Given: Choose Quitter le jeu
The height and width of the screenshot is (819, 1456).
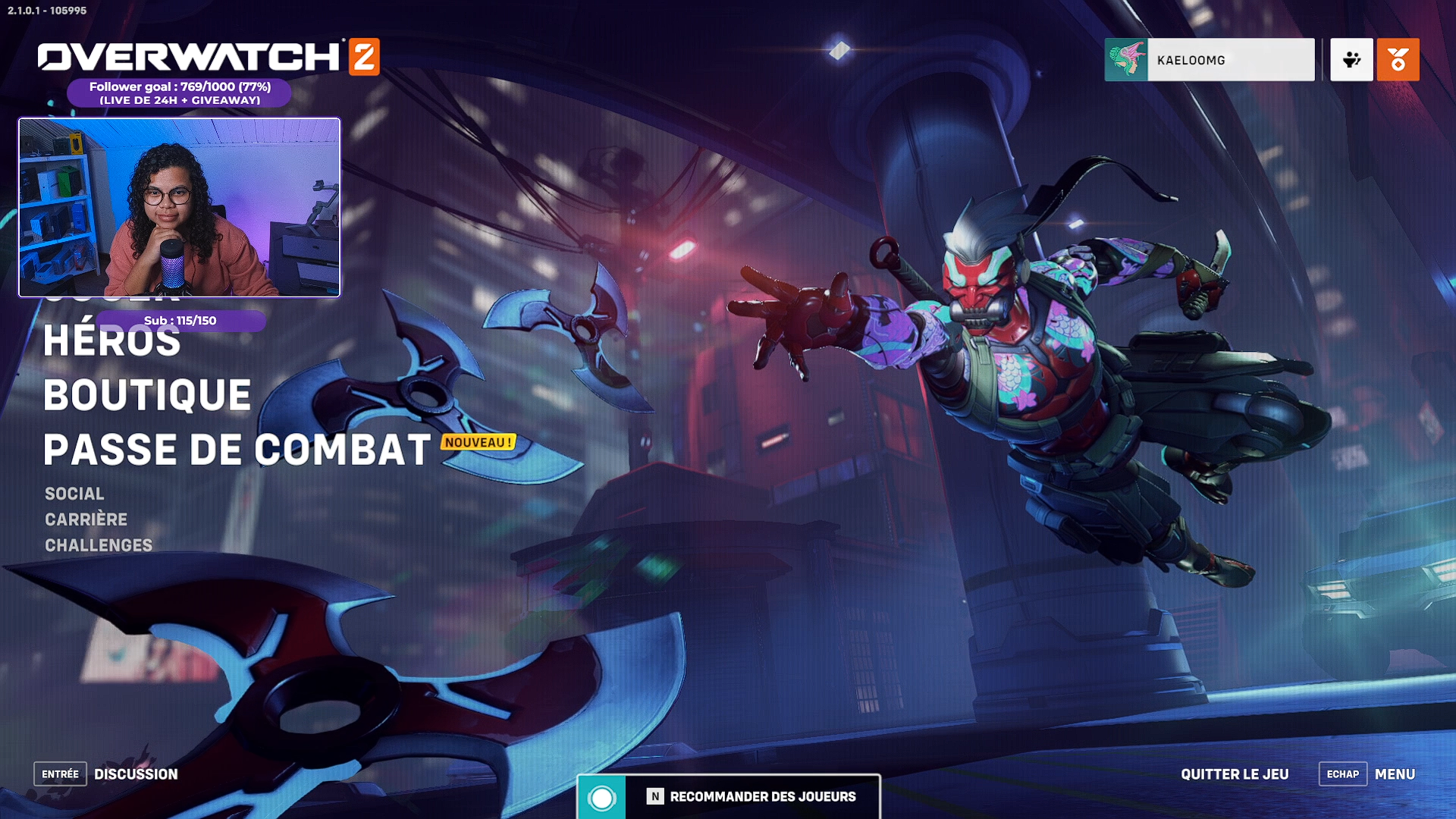Looking at the screenshot, I should [1235, 774].
